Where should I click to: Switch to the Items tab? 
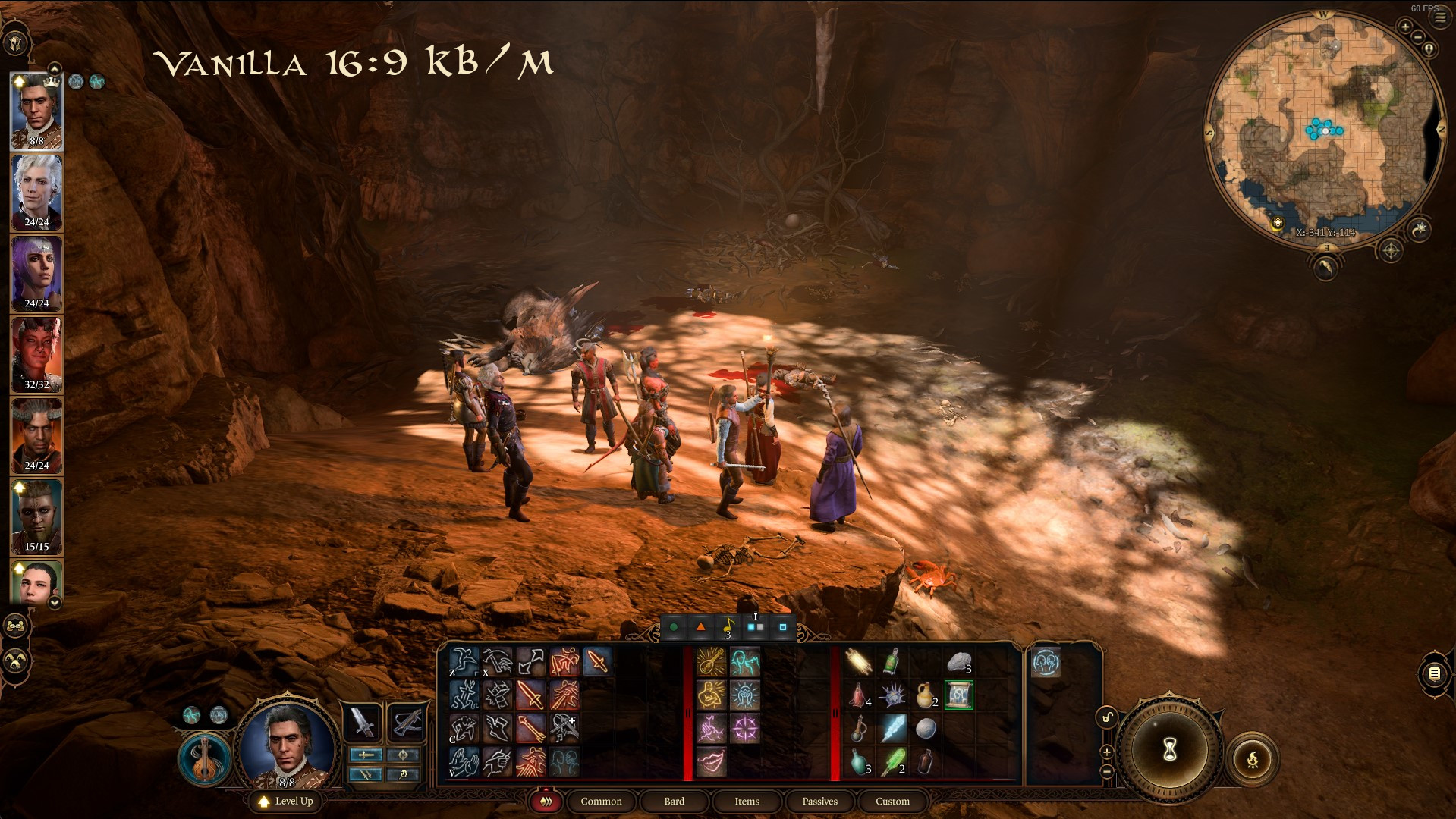pyautogui.click(x=746, y=802)
